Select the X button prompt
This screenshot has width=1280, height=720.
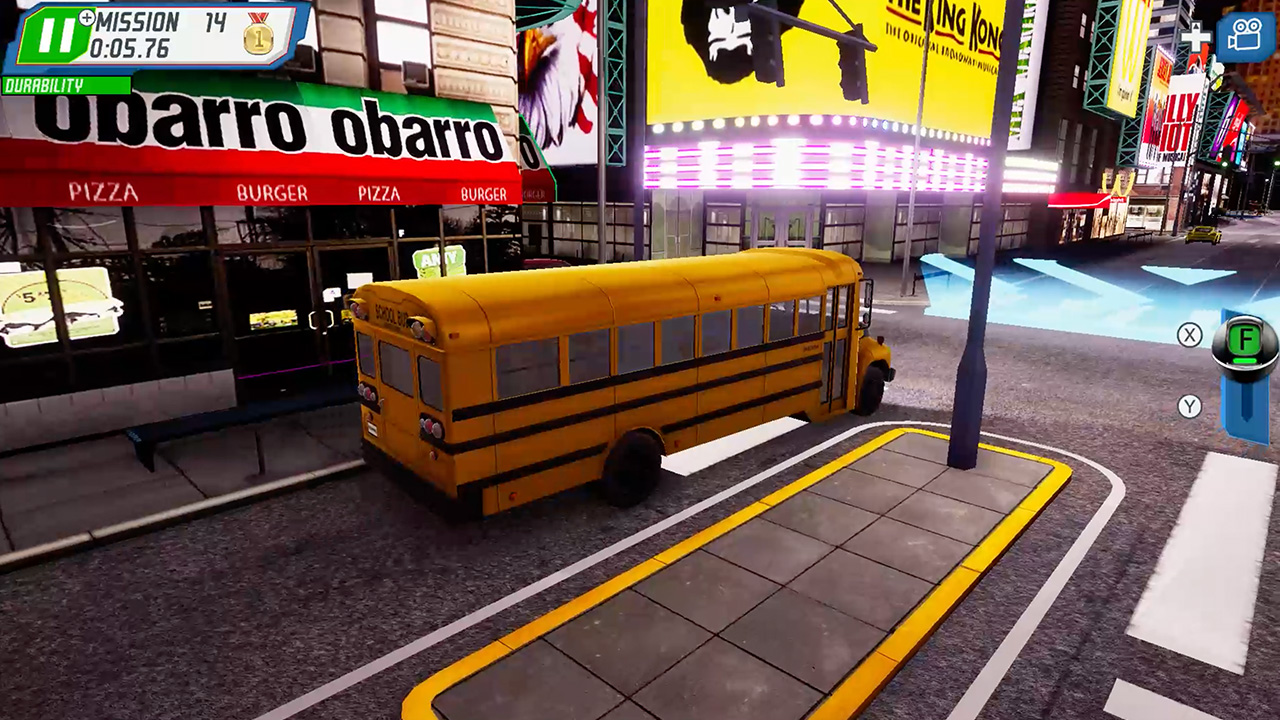pyautogui.click(x=1190, y=336)
